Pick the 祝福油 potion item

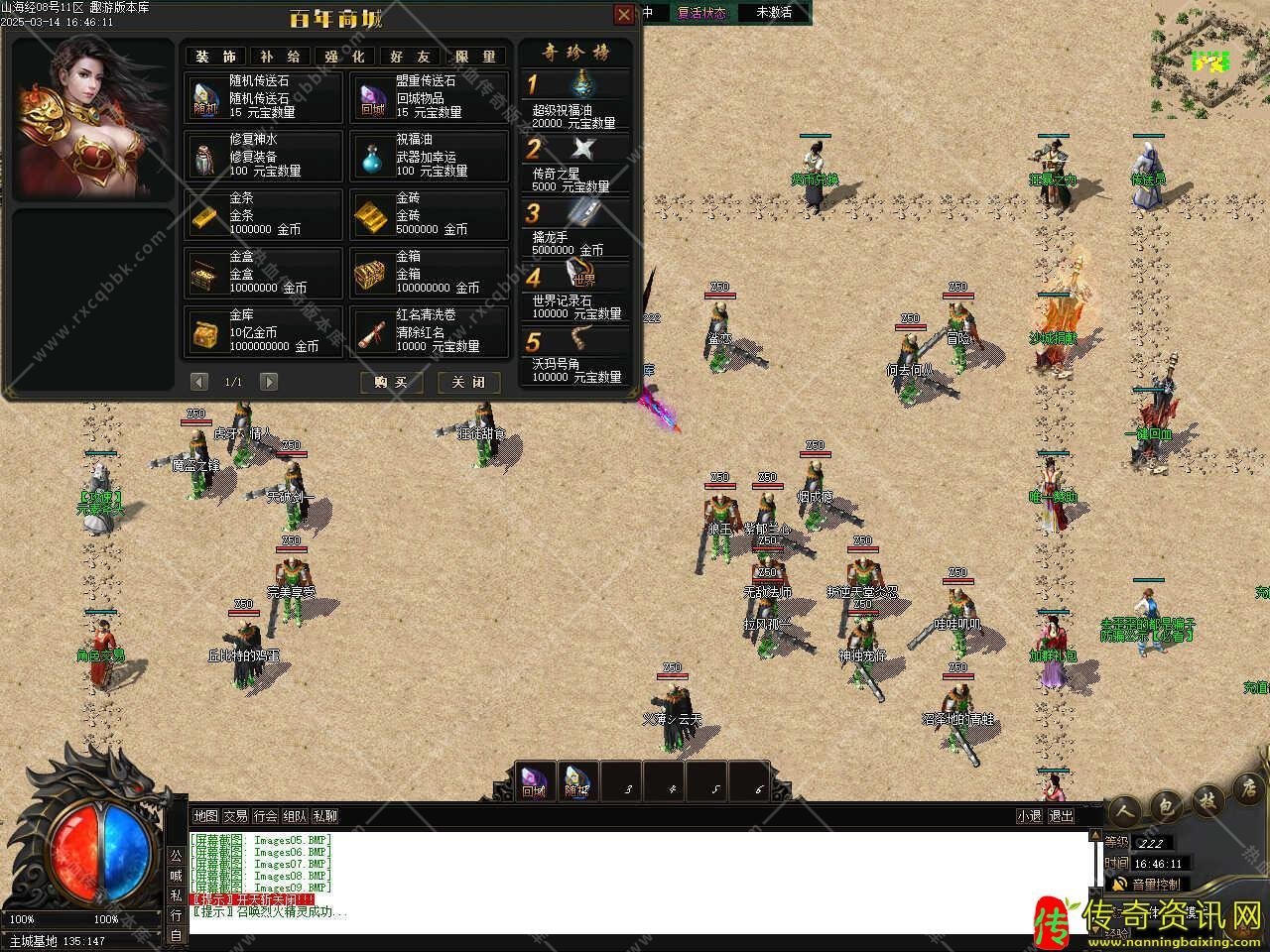[429, 156]
